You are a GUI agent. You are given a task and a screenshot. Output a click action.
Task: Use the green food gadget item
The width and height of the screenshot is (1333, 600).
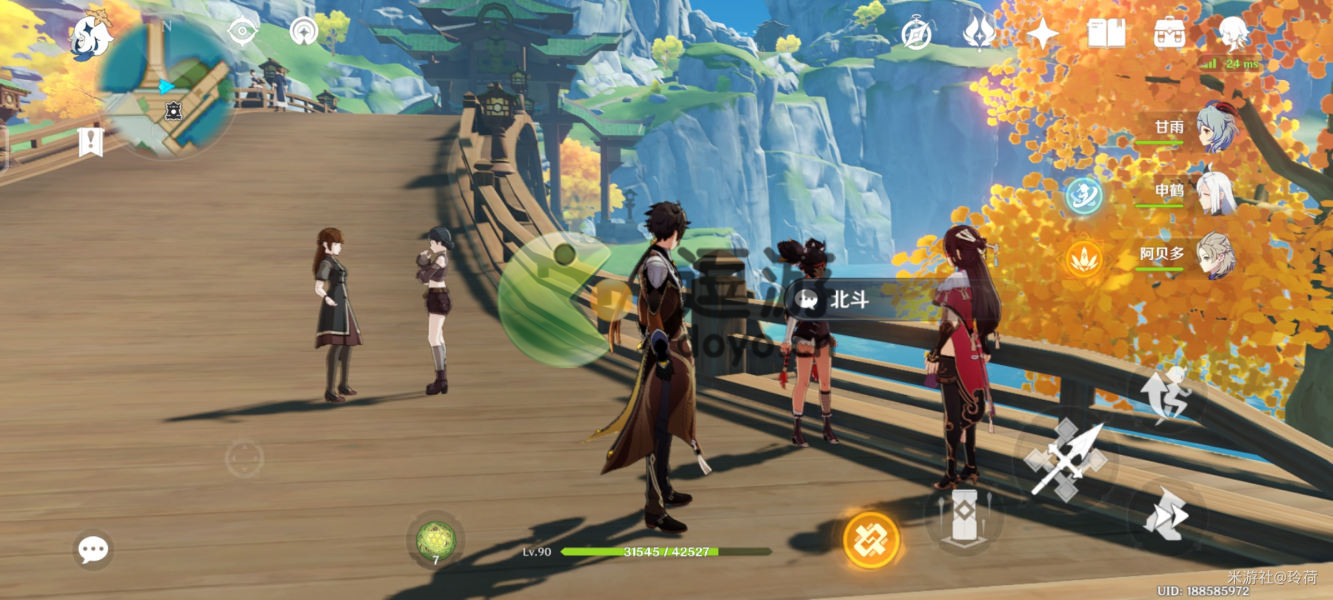435,540
